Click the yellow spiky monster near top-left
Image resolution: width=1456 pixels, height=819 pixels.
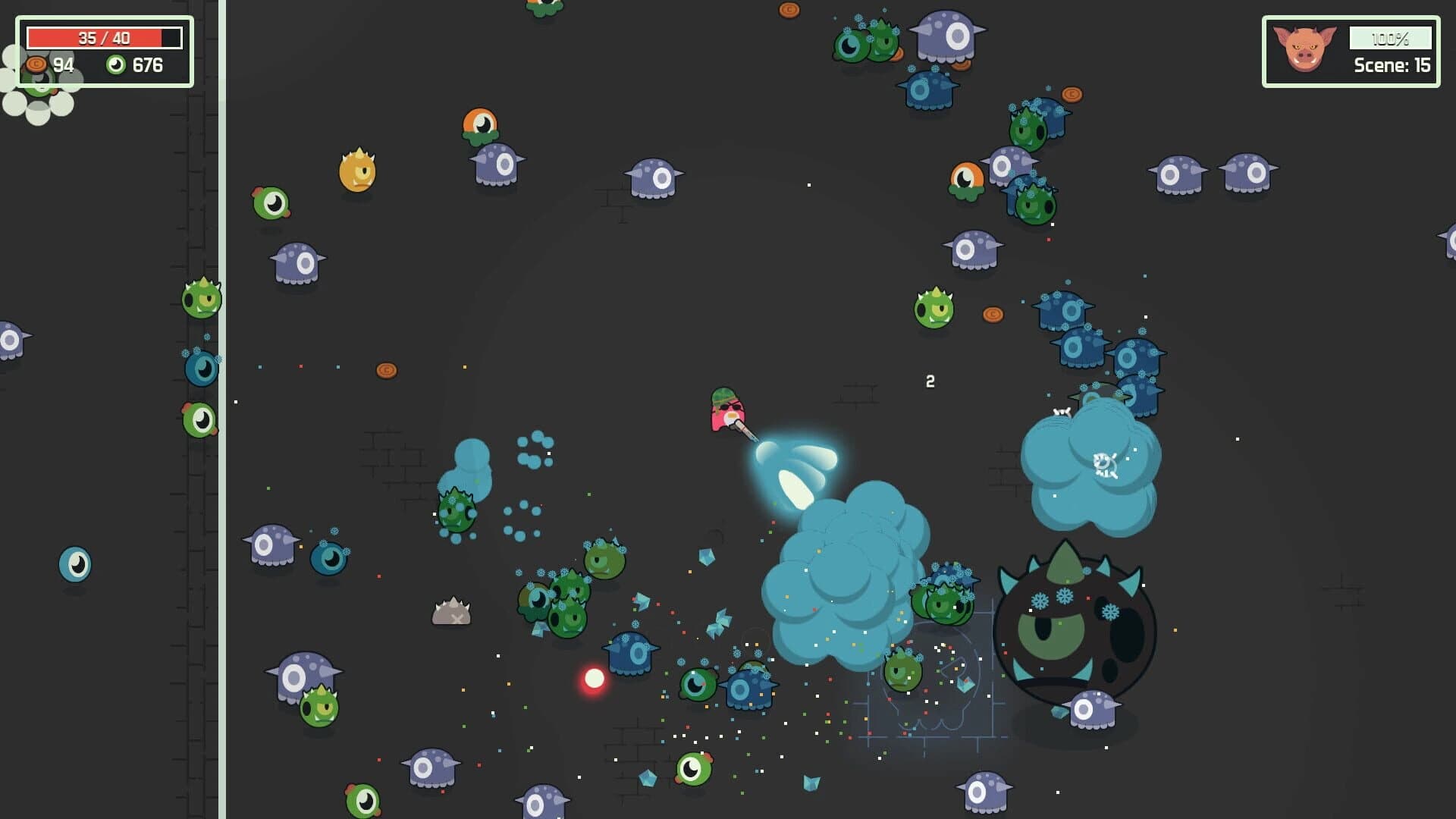[x=358, y=173]
